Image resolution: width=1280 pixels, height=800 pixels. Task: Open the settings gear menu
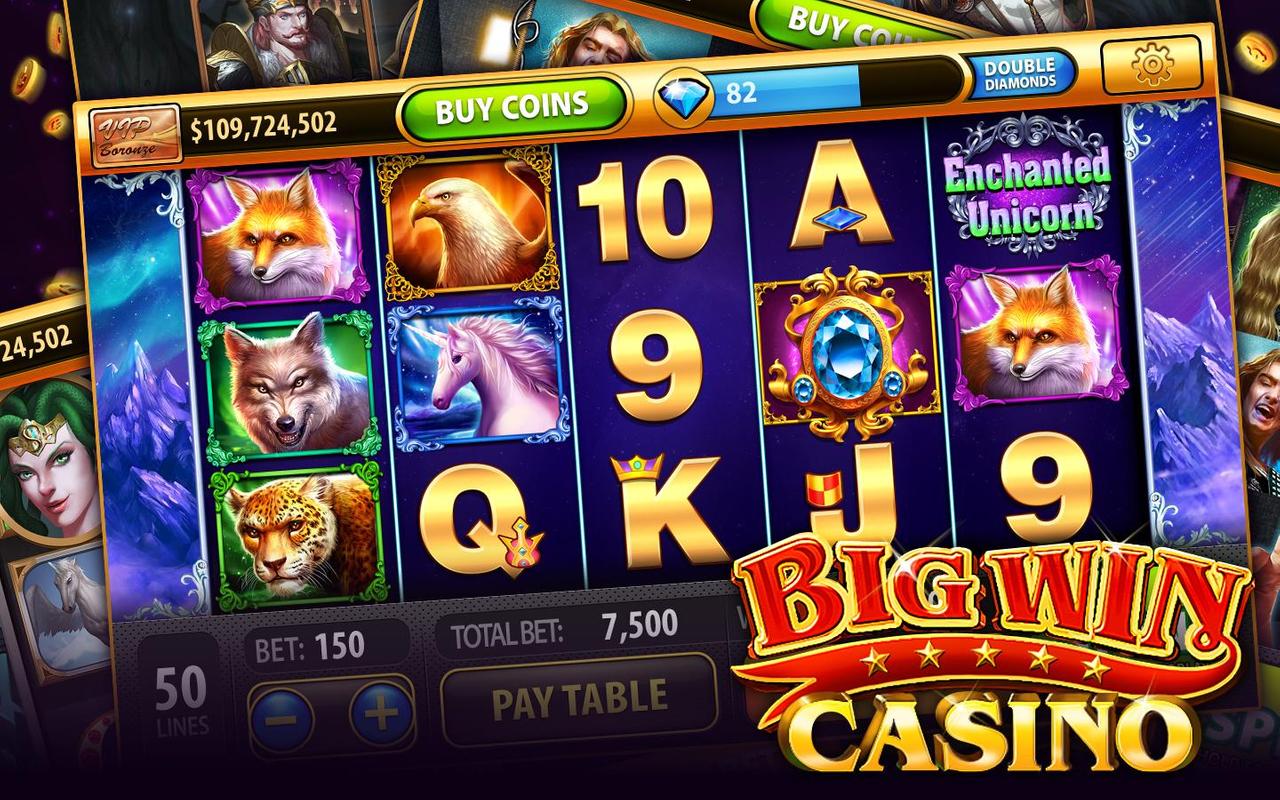(1150, 62)
